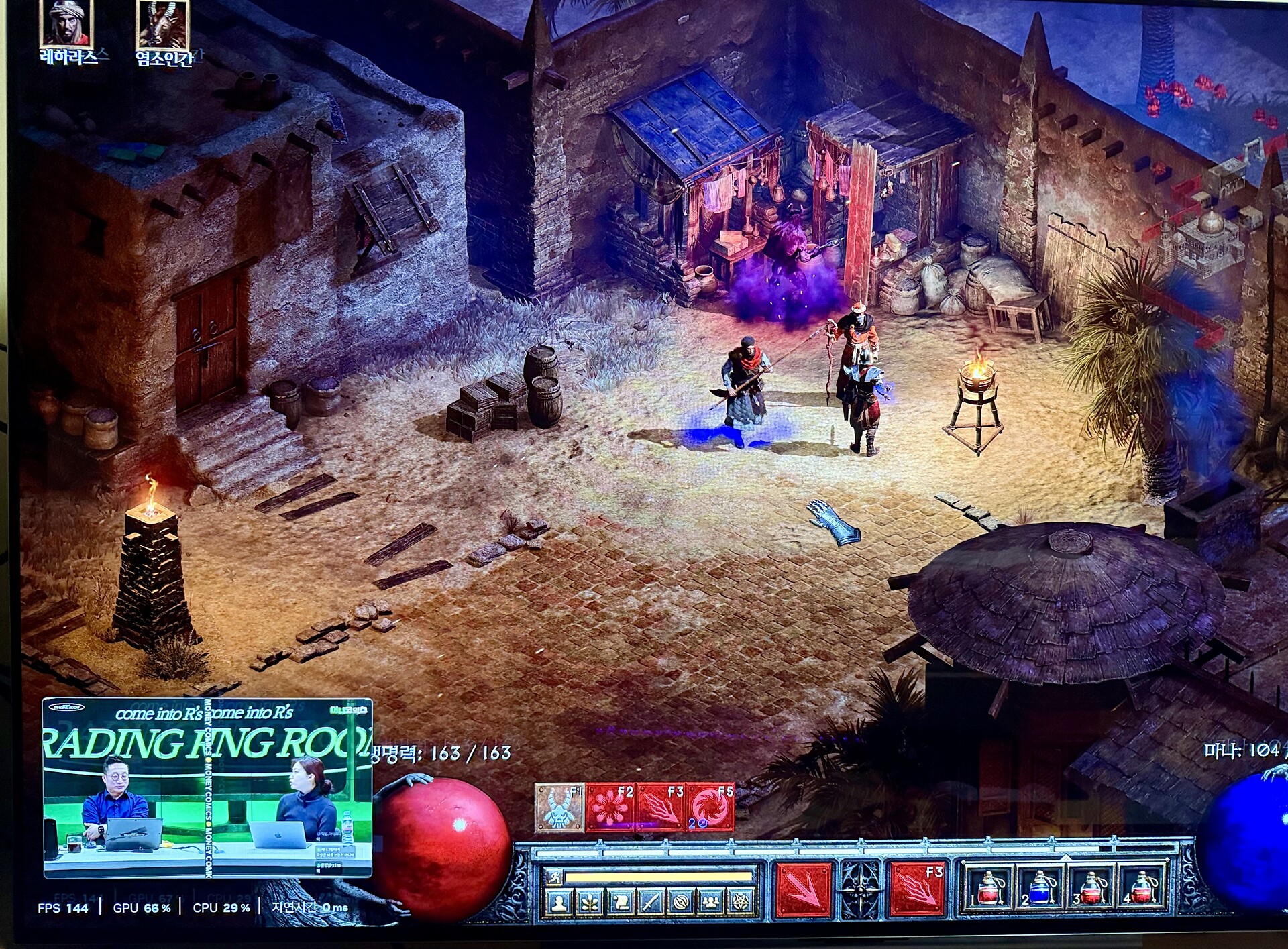
Task: Use the red health potion in belt slot 1
Action: 988,888
